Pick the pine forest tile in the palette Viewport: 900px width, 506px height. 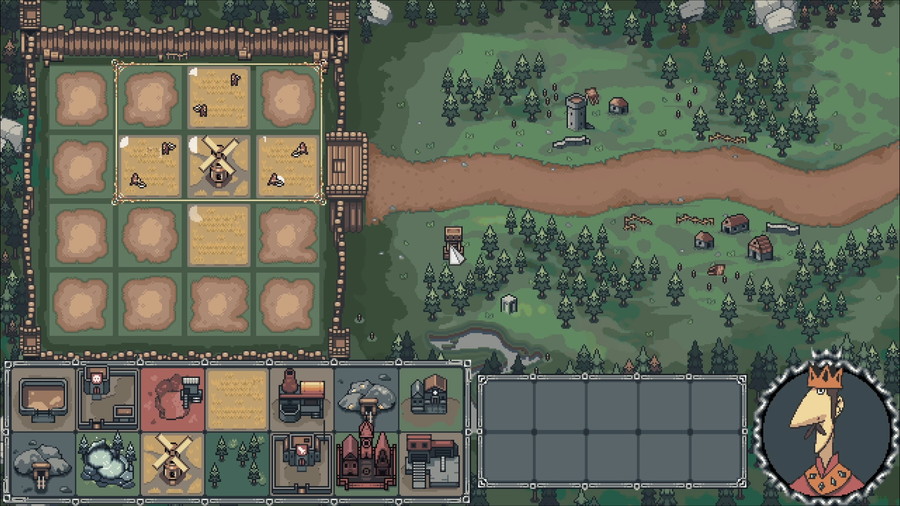click(237, 462)
